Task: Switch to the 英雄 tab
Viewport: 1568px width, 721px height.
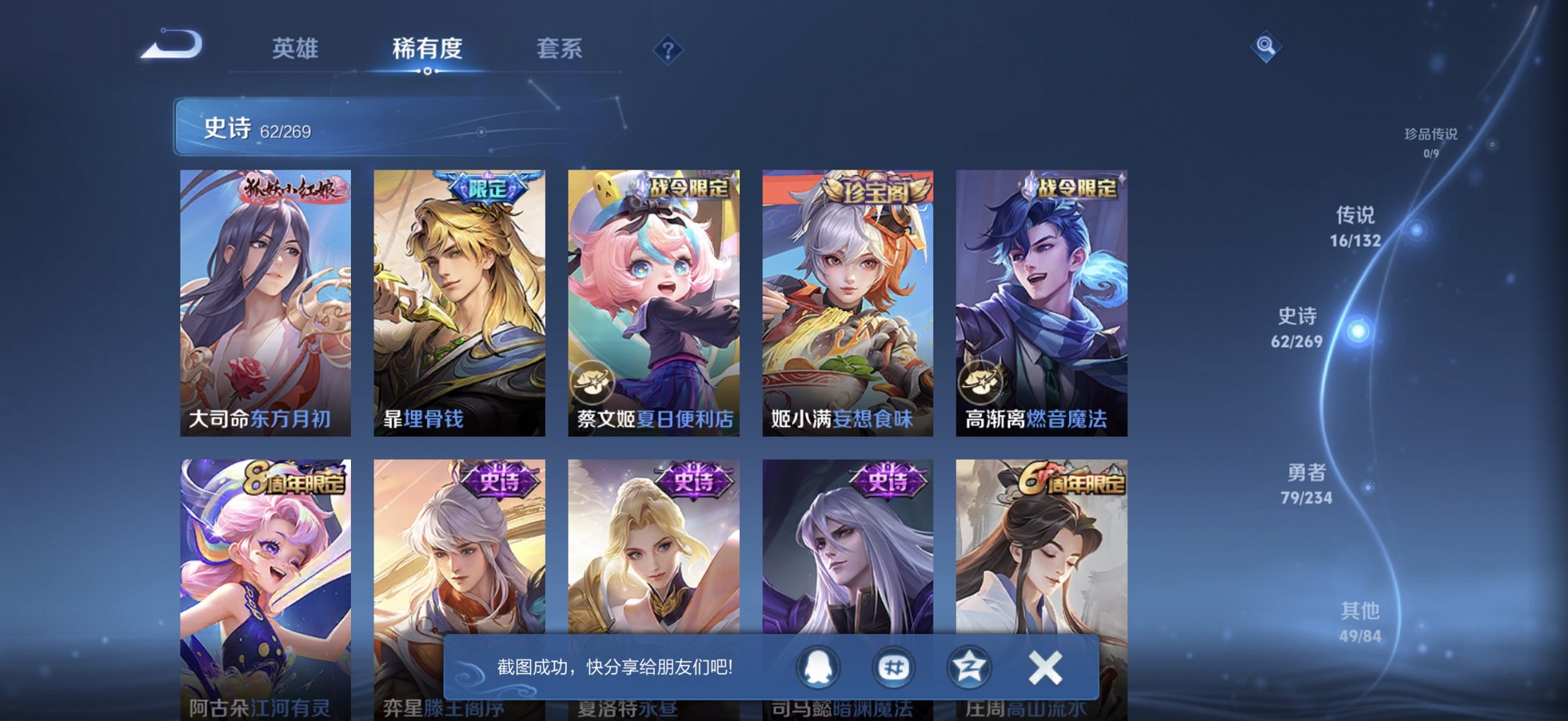Action: (295, 48)
